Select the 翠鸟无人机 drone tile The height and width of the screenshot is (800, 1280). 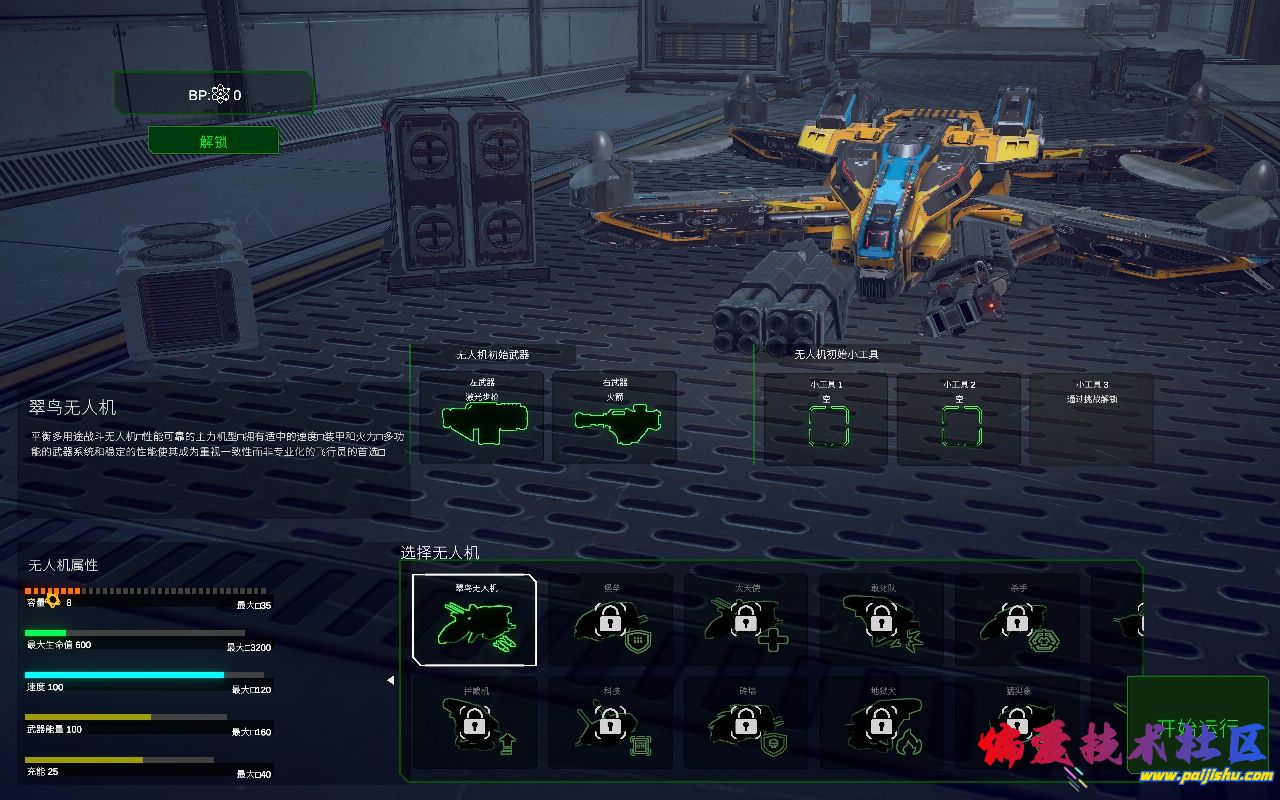474,620
